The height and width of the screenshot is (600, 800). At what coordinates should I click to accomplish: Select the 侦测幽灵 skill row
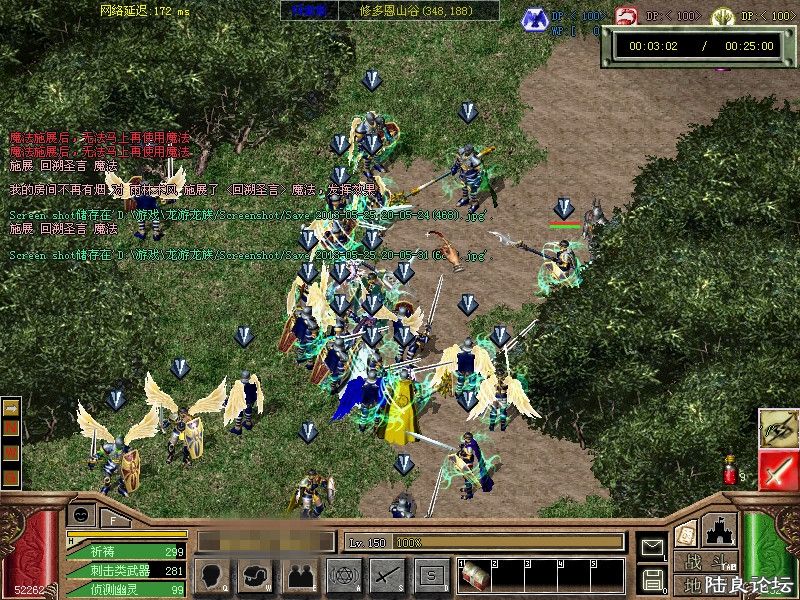126,589
